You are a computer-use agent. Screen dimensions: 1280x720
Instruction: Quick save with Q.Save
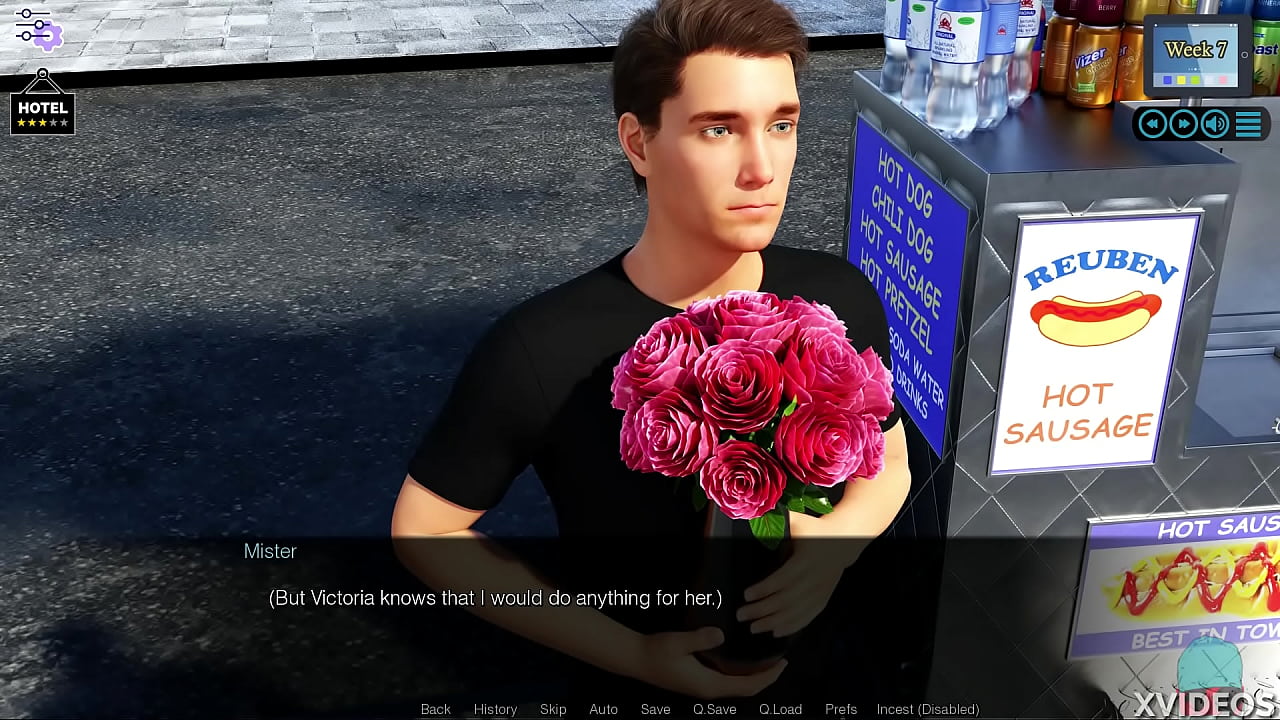pos(714,709)
